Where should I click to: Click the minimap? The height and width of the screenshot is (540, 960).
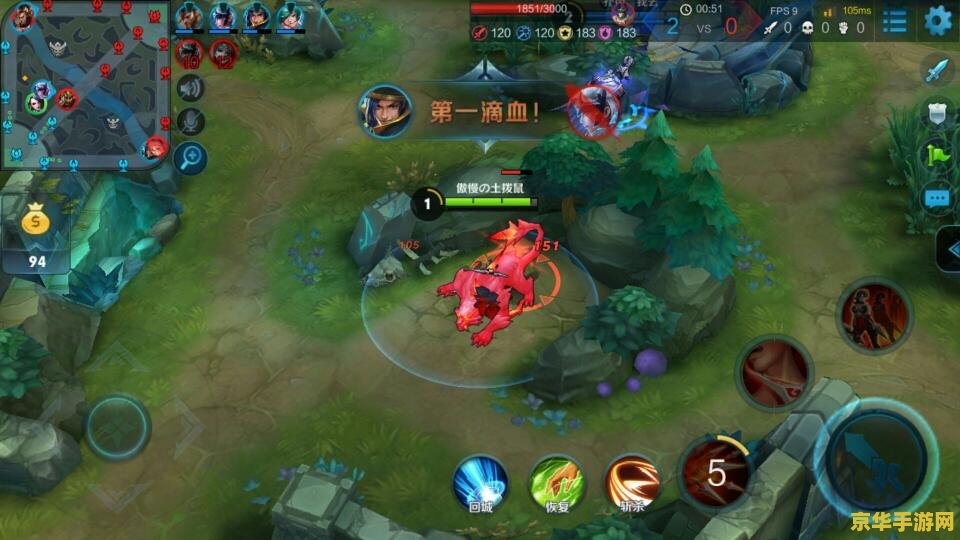(85, 85)
